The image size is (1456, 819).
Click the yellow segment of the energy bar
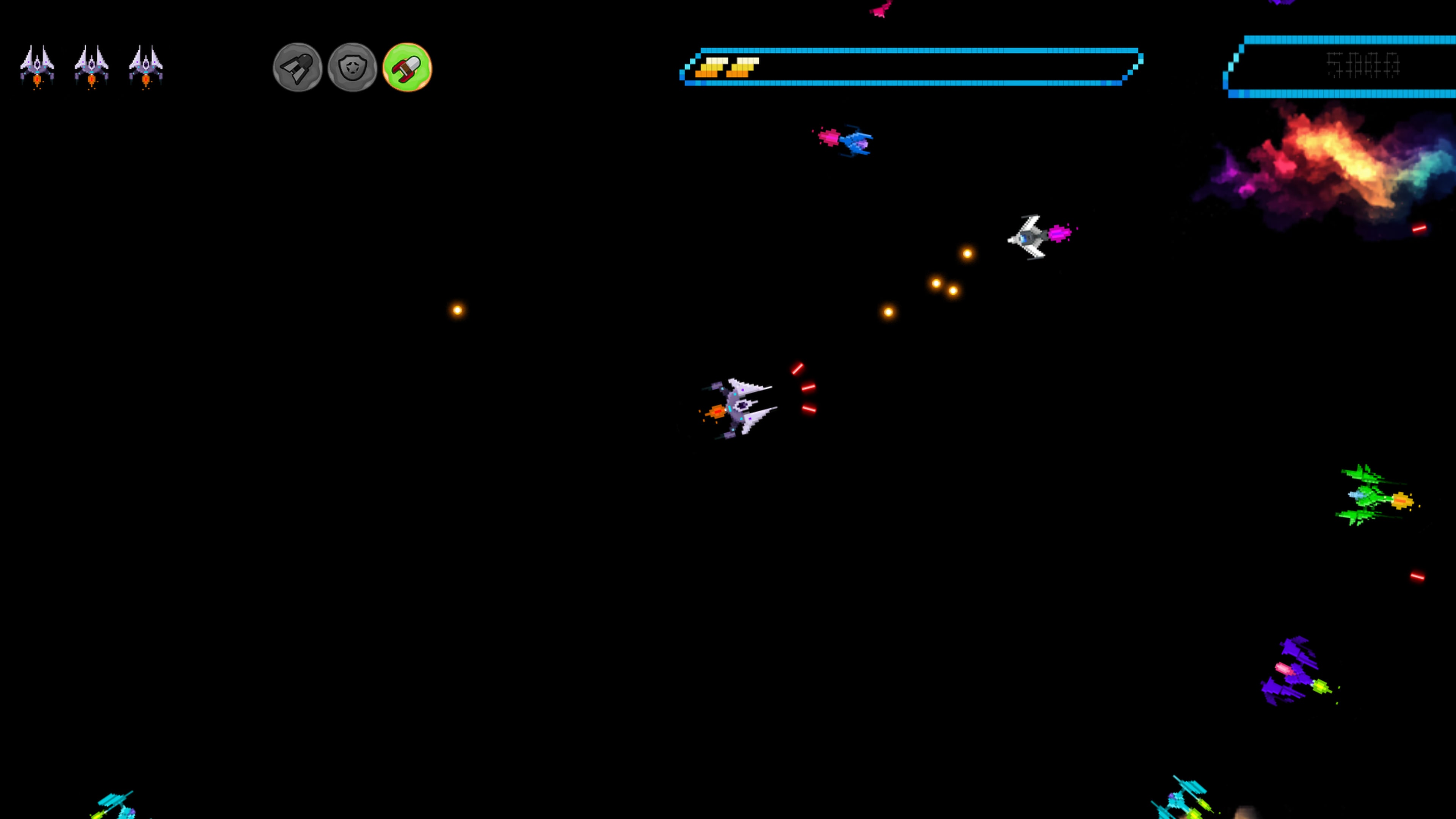[x=729, y=68]
